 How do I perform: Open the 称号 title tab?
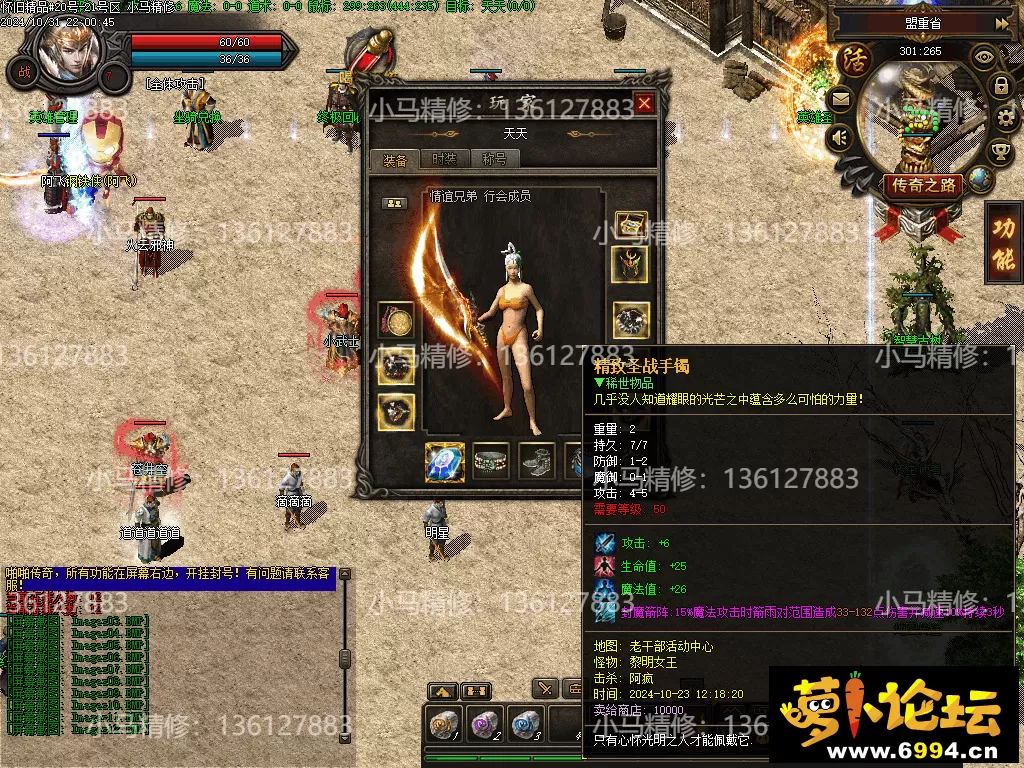click(494, 159)
